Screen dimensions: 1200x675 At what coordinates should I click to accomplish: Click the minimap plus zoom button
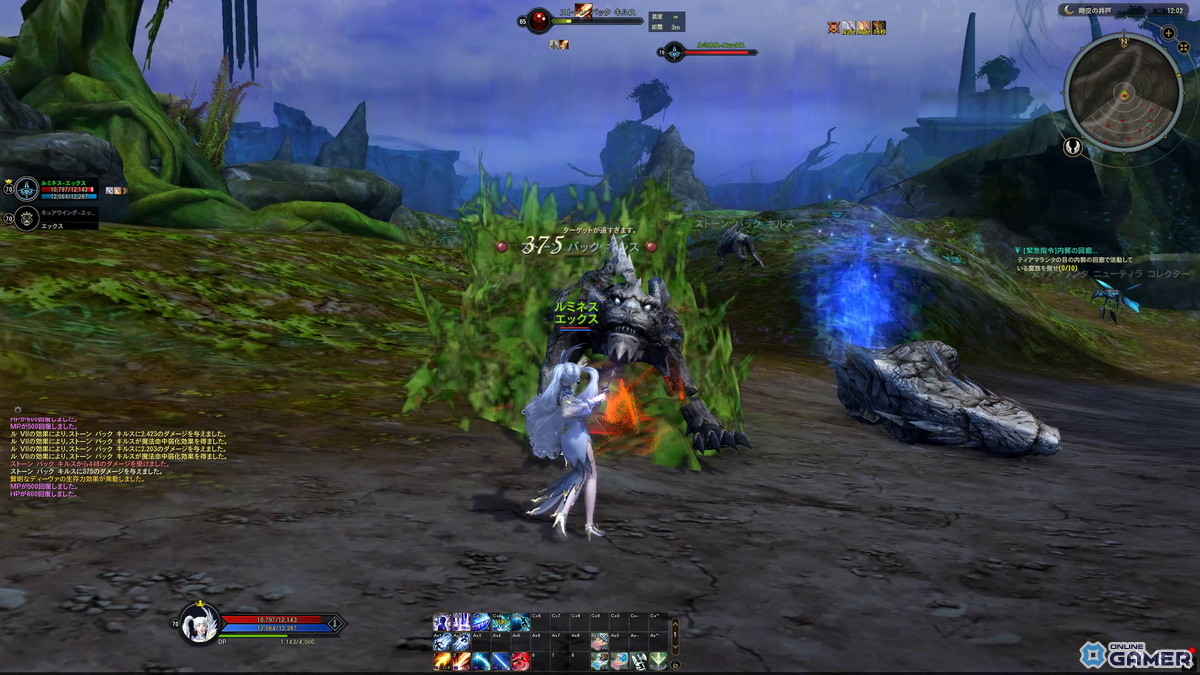(x=1169, y=33)
